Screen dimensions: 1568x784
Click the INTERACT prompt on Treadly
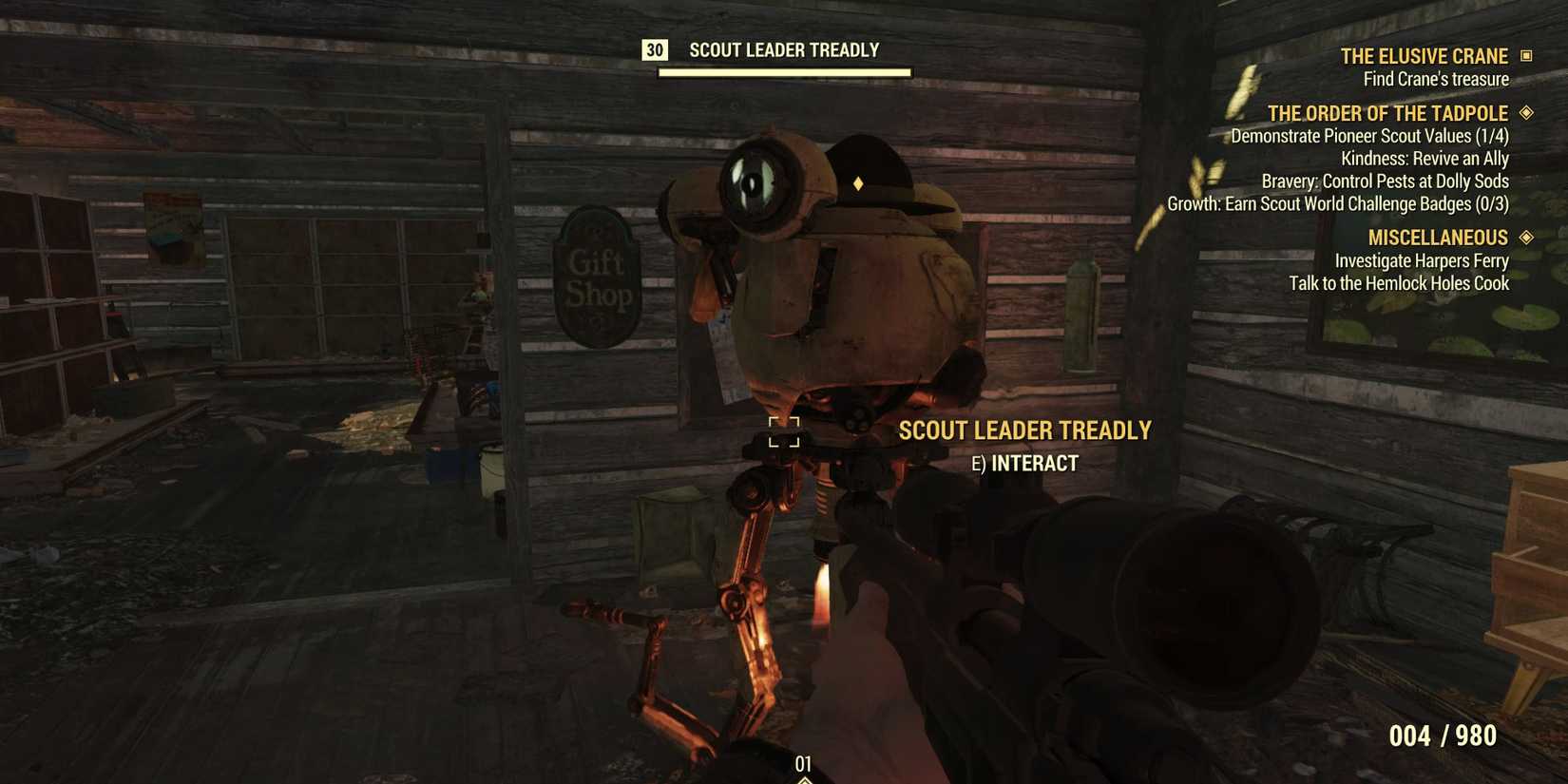[1023, 463]
